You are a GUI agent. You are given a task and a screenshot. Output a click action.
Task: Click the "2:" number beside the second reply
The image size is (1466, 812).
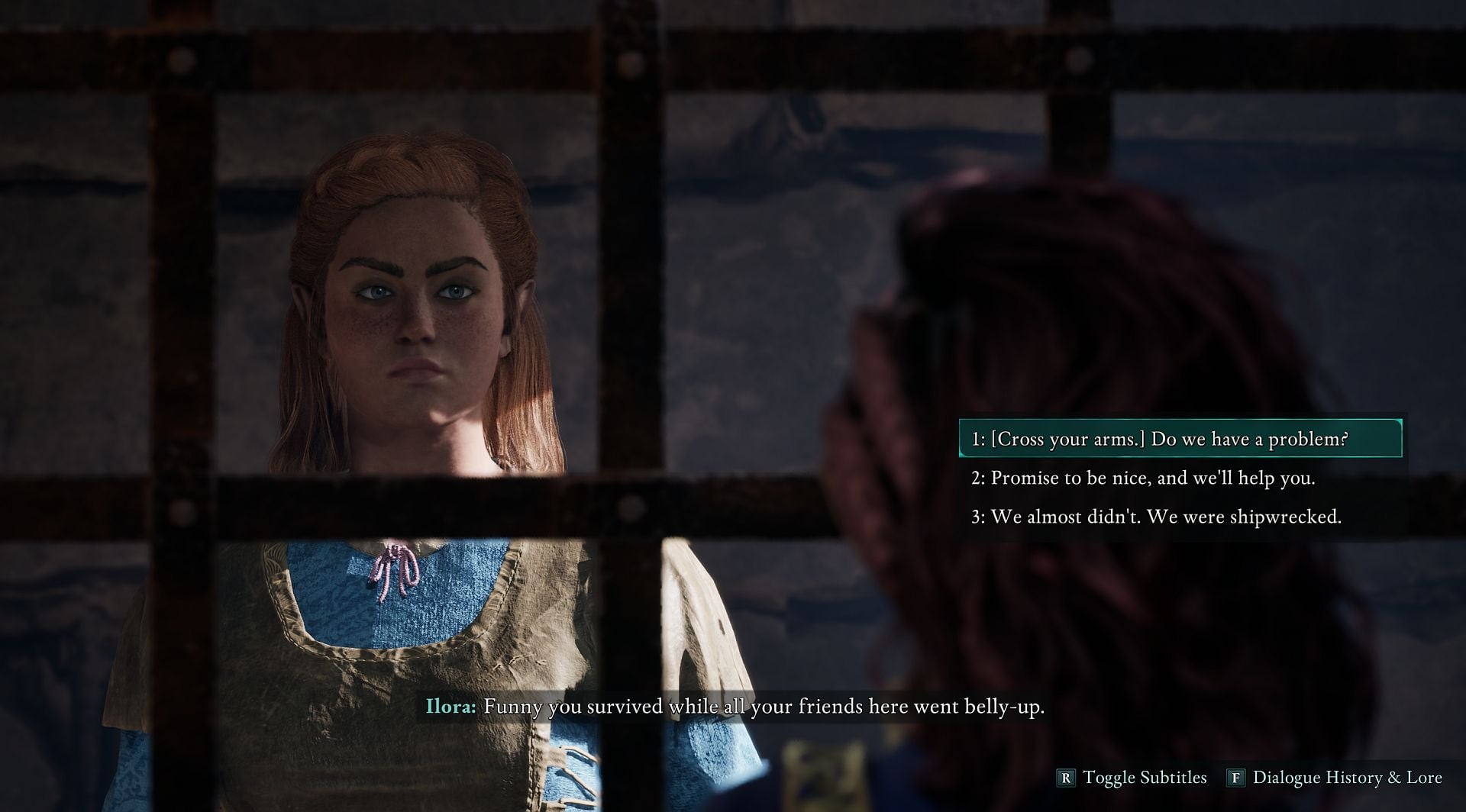[980, 478]
